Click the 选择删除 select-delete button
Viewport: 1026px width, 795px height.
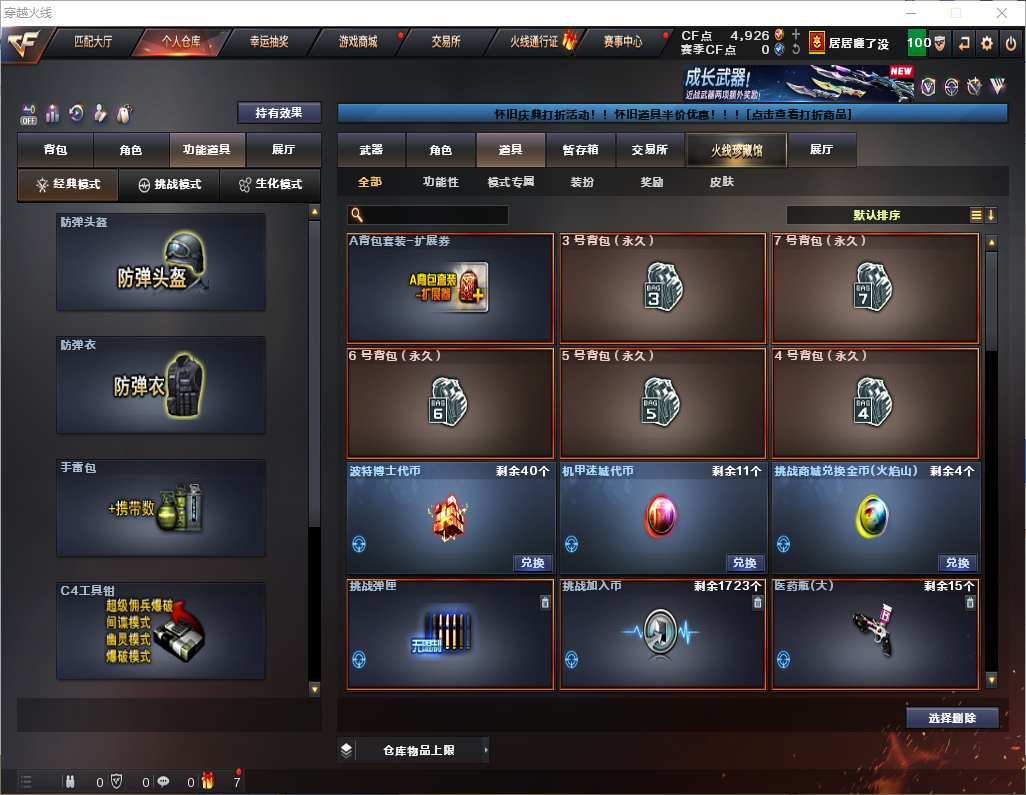(x=952, y=718)
